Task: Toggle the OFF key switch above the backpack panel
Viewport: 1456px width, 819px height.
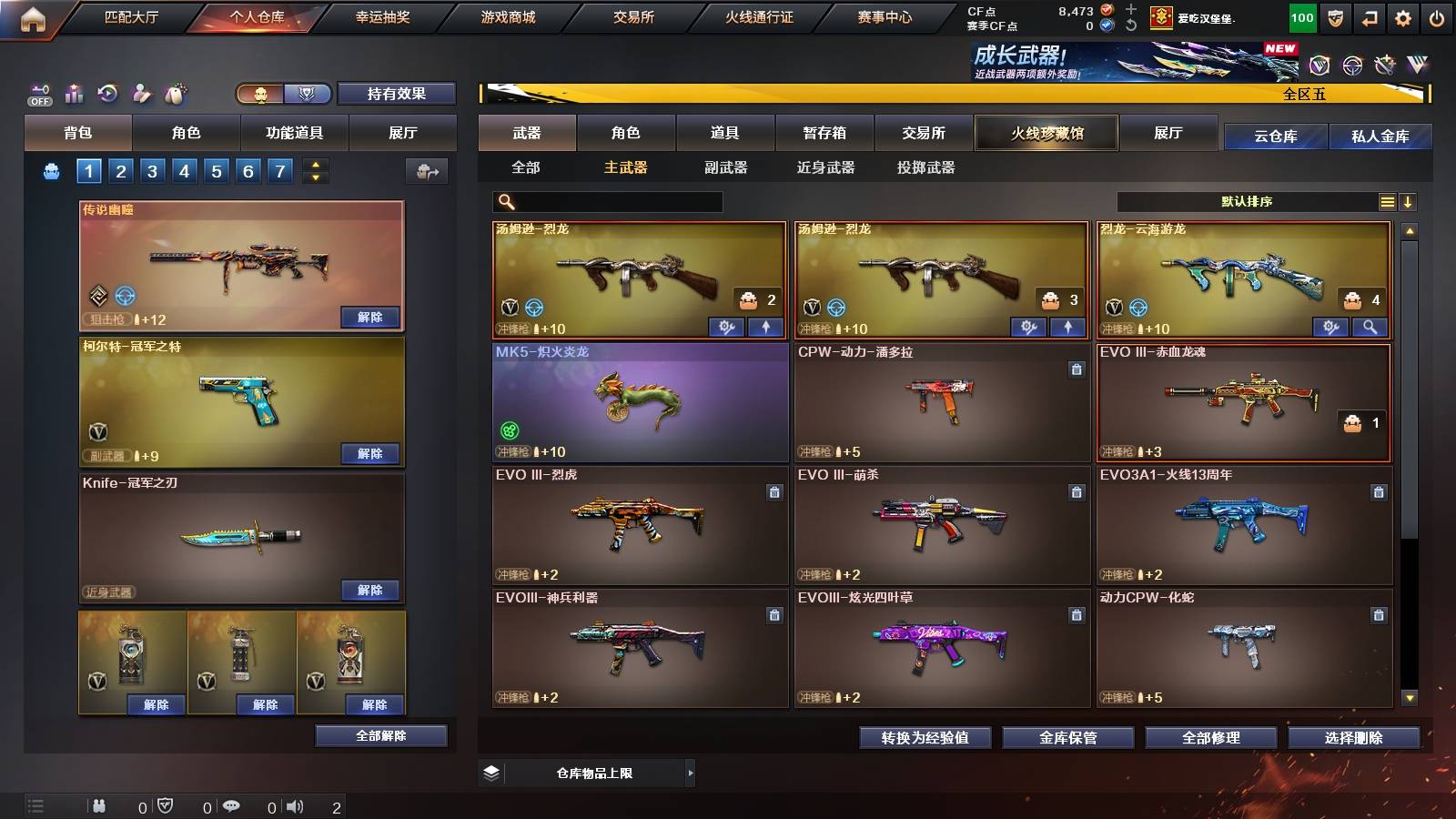Action: click(38, 94)
